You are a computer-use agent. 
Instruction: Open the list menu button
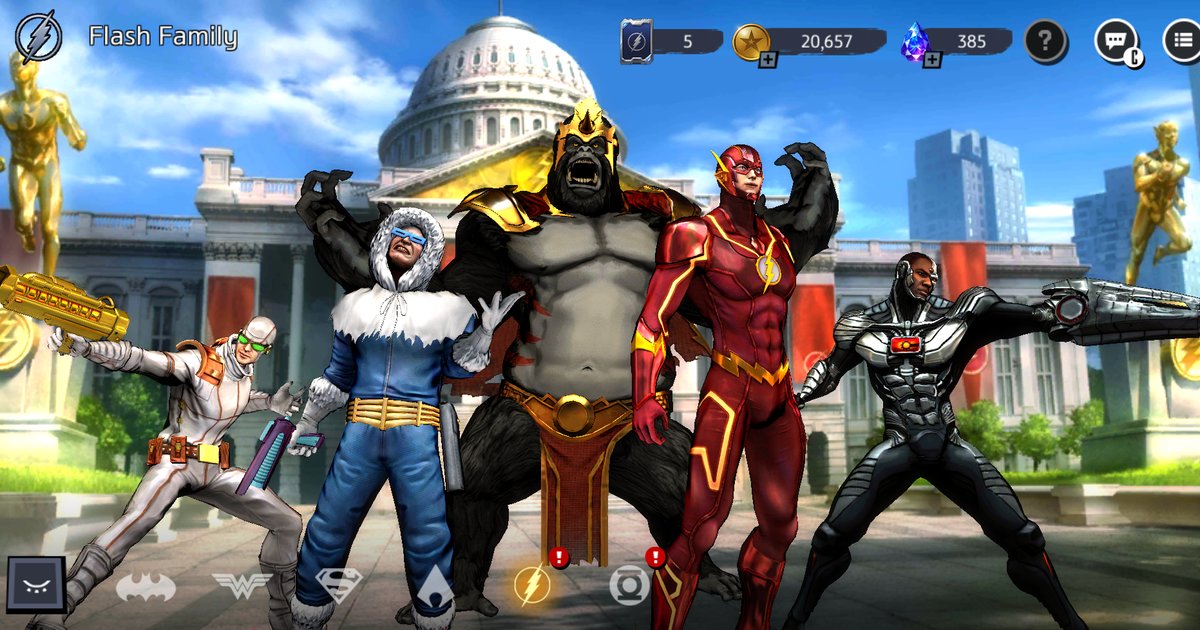coord(1182,41)
